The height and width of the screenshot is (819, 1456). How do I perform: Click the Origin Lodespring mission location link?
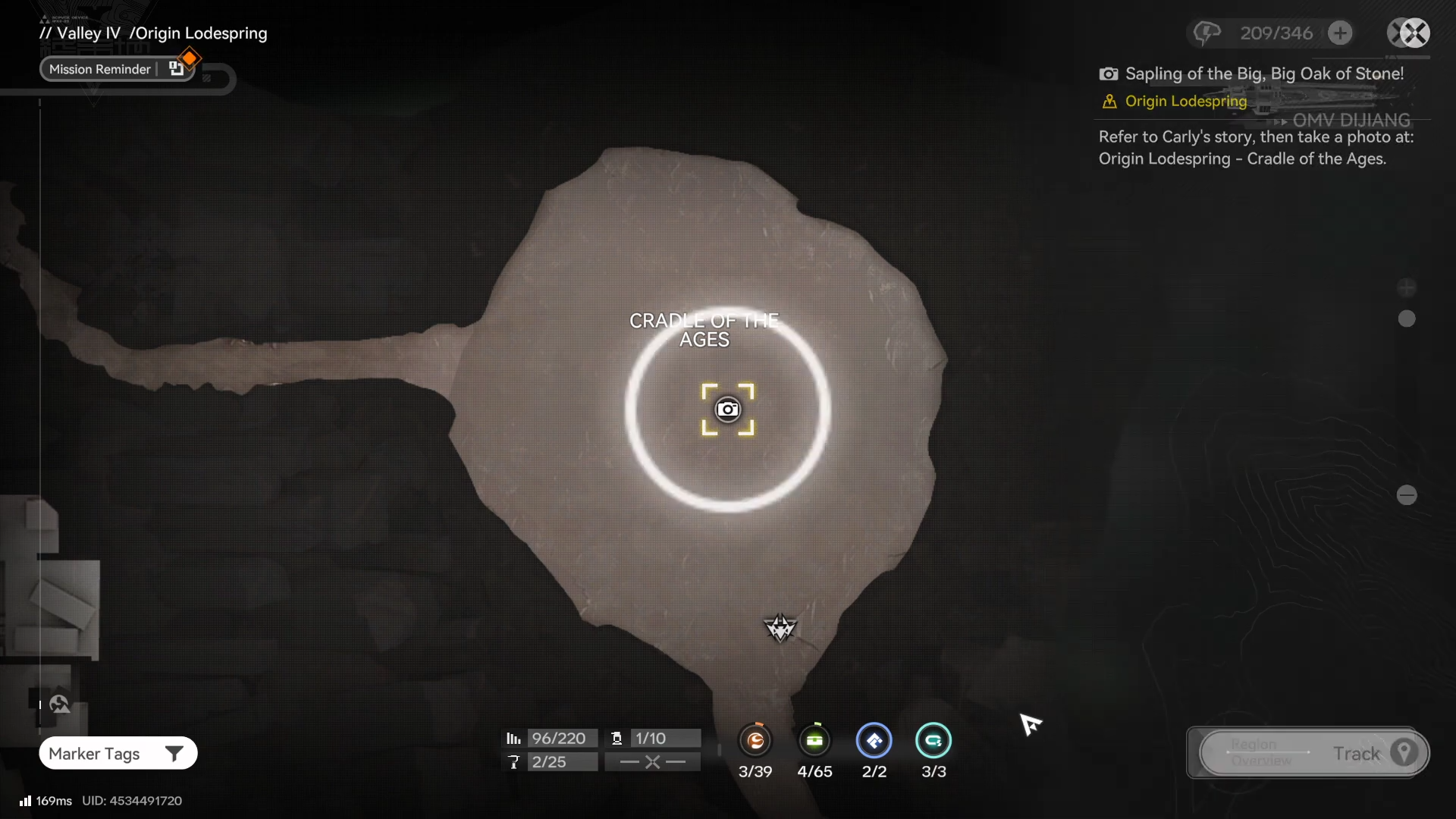(x=1185, y=101)
